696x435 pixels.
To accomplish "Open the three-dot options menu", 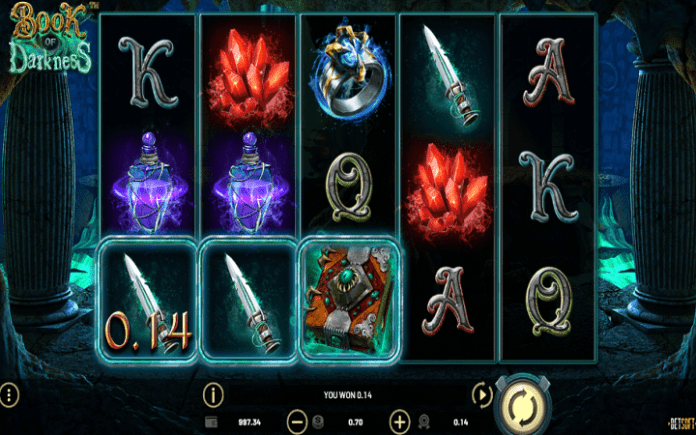I will (x=9, y=394).
